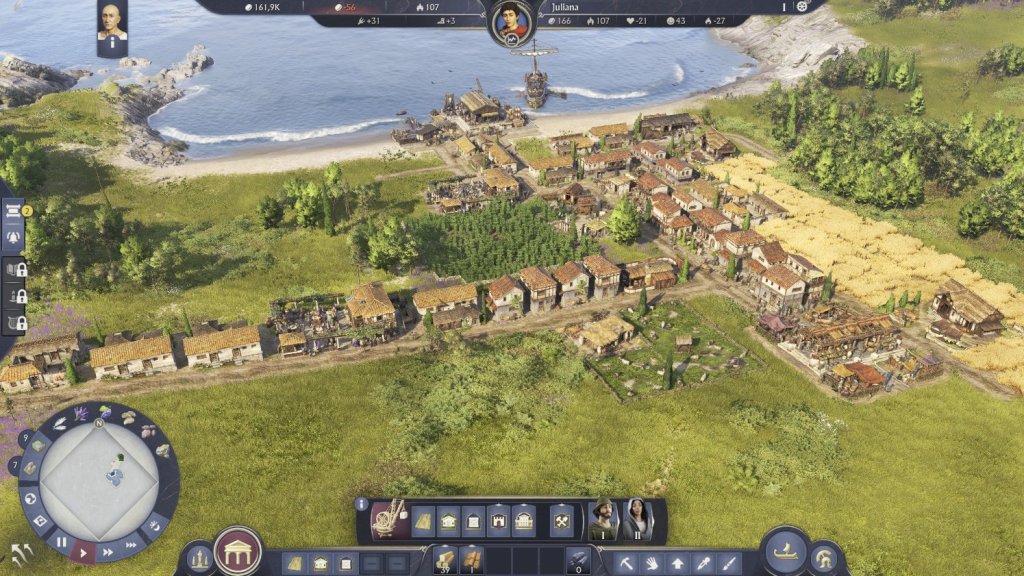This screenshot has height=576, width=1024.
Task: Open the world map globe button
Action: [x=31, y=498]
